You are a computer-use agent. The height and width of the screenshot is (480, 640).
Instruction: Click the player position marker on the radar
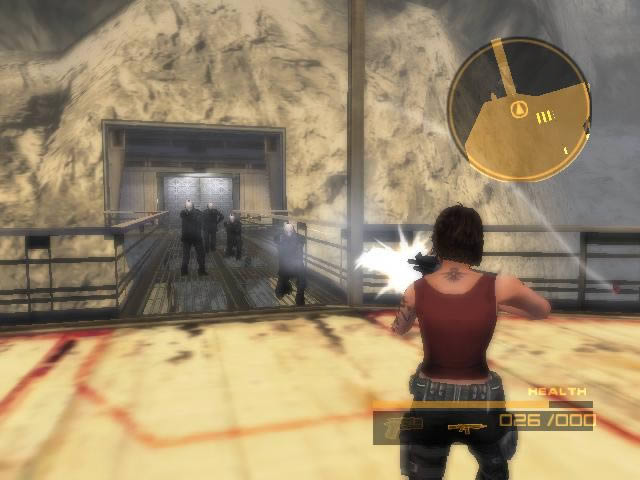click(518, 109)
